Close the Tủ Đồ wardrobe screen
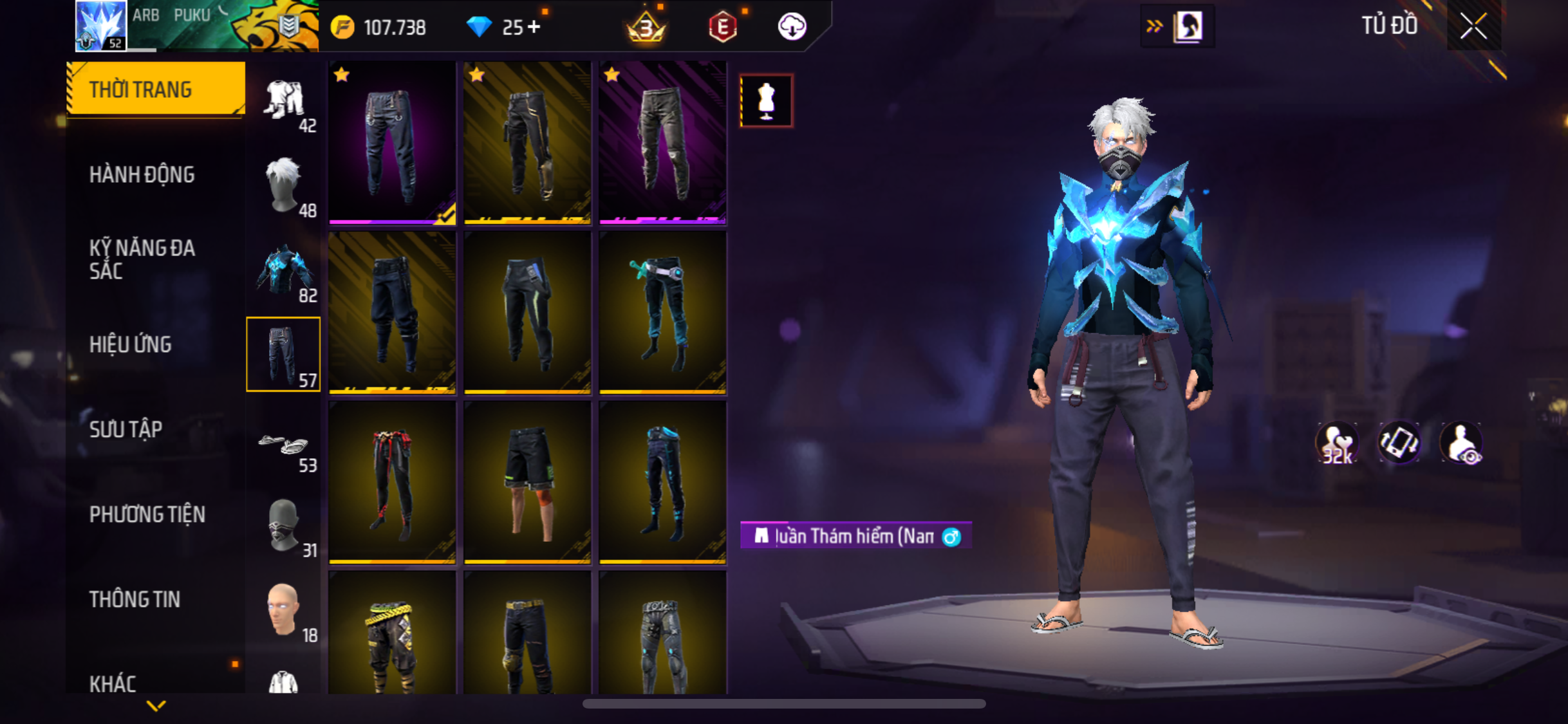 (1473, 26)
